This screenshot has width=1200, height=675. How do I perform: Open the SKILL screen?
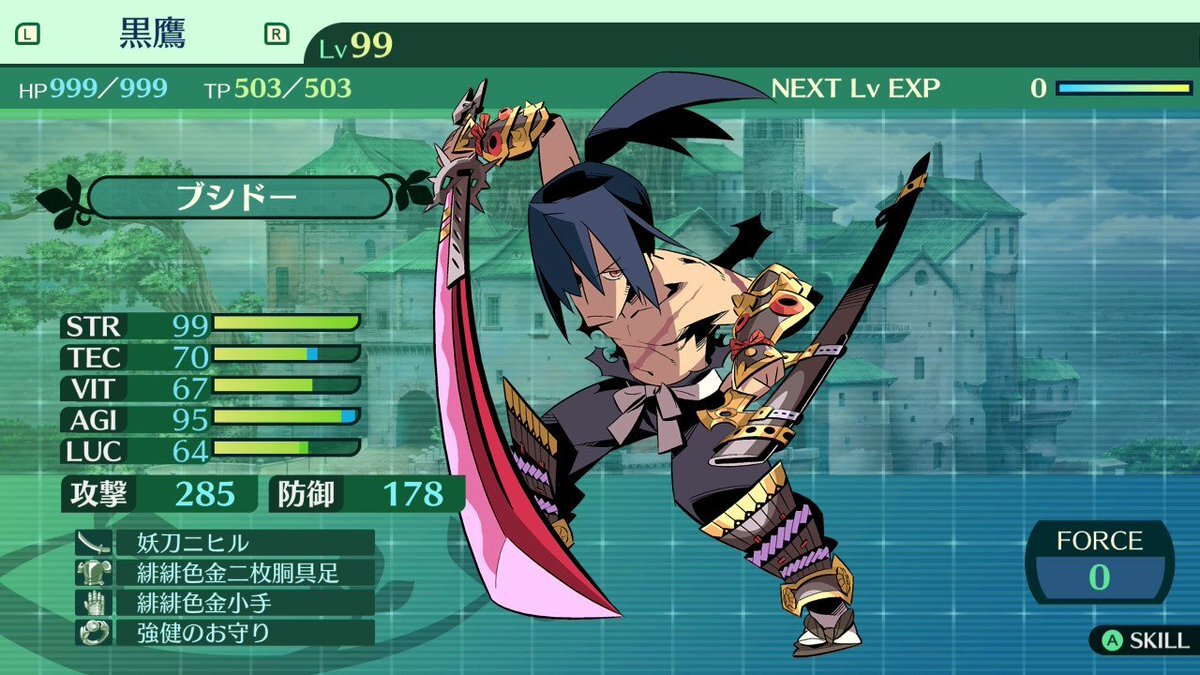click(1143, 640)
